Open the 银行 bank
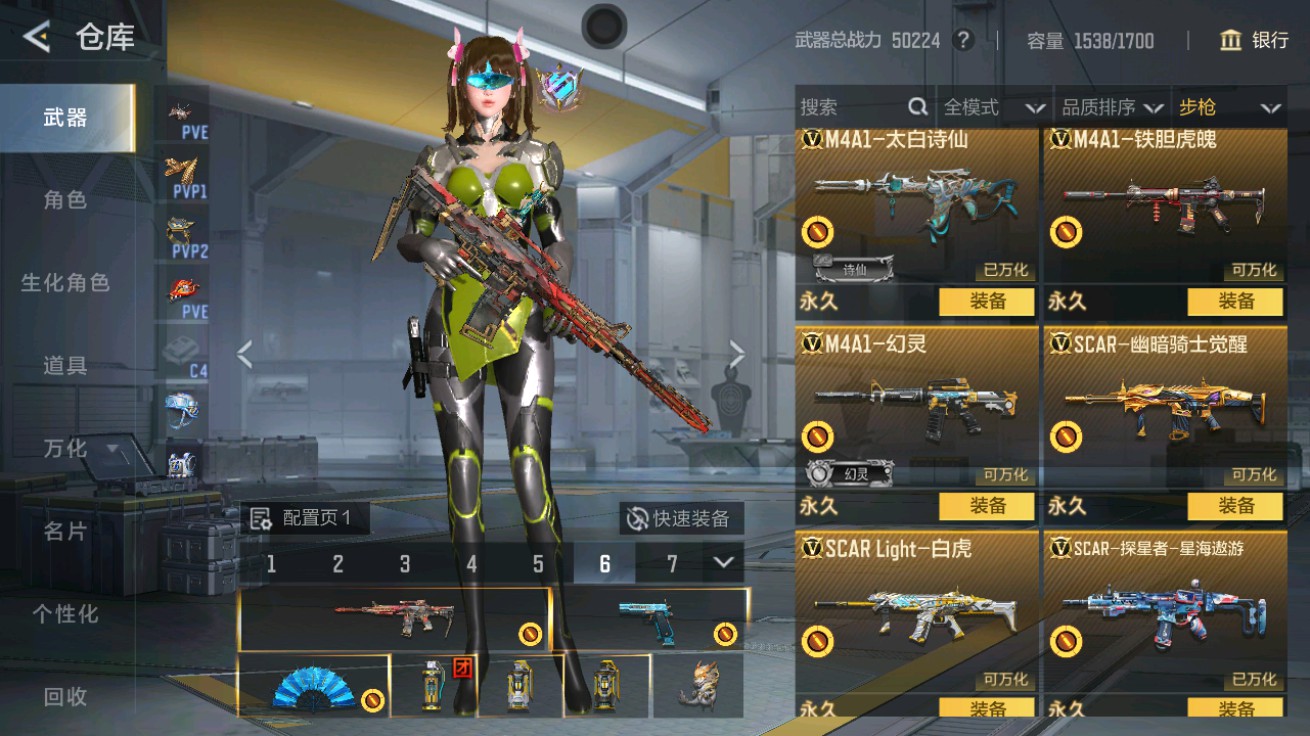The width and height of the screenshot is (1310, 736). click(x=1254, y=40)
